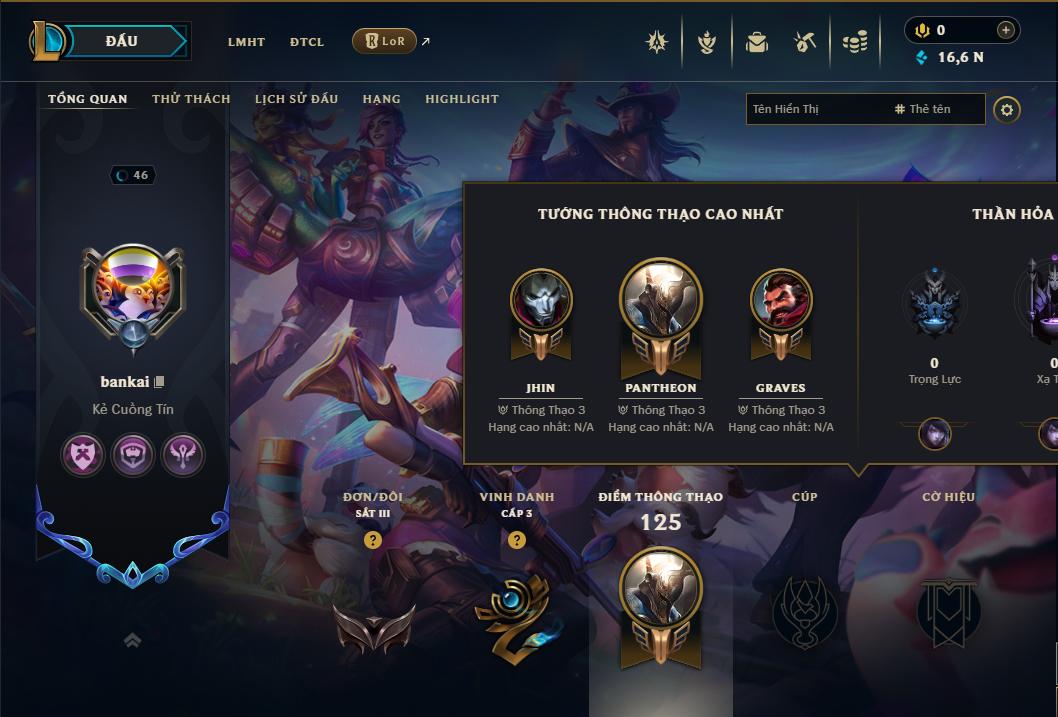This screenshot has width=1058, height=717.
Task: Click the ĐẤU play button
Action: (122, 41)
